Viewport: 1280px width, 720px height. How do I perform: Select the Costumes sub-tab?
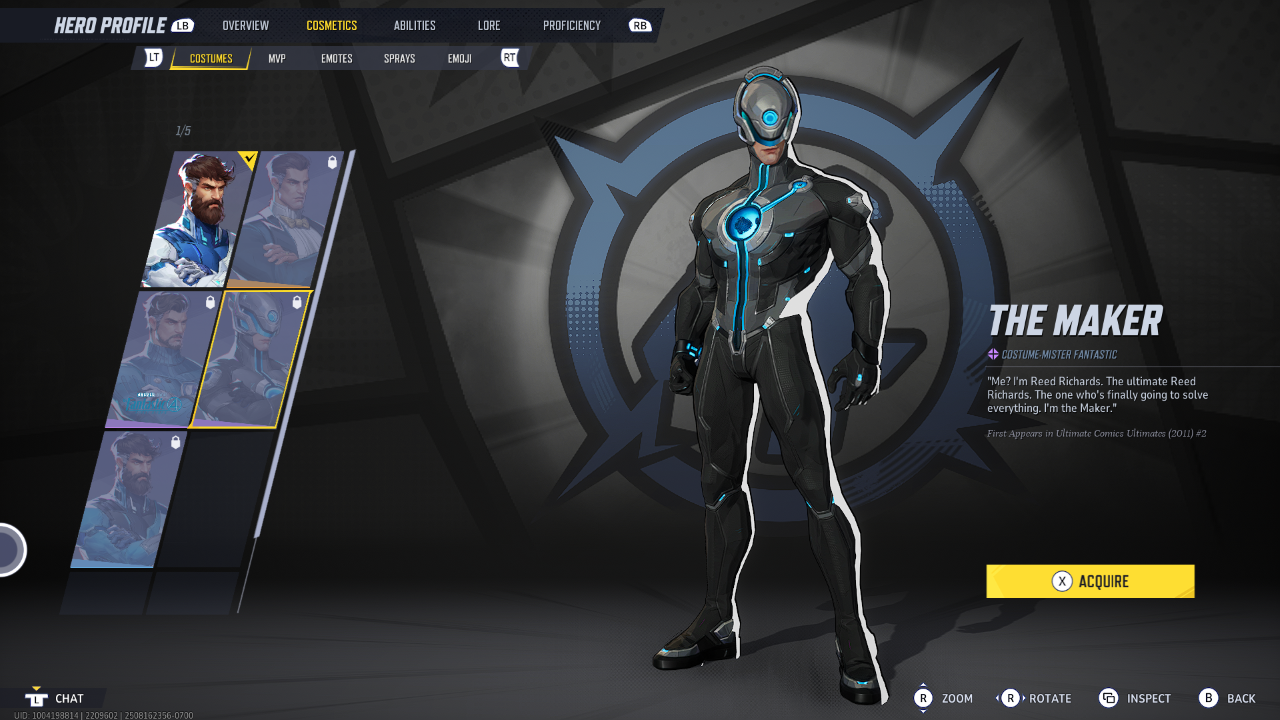pos(211,59)
